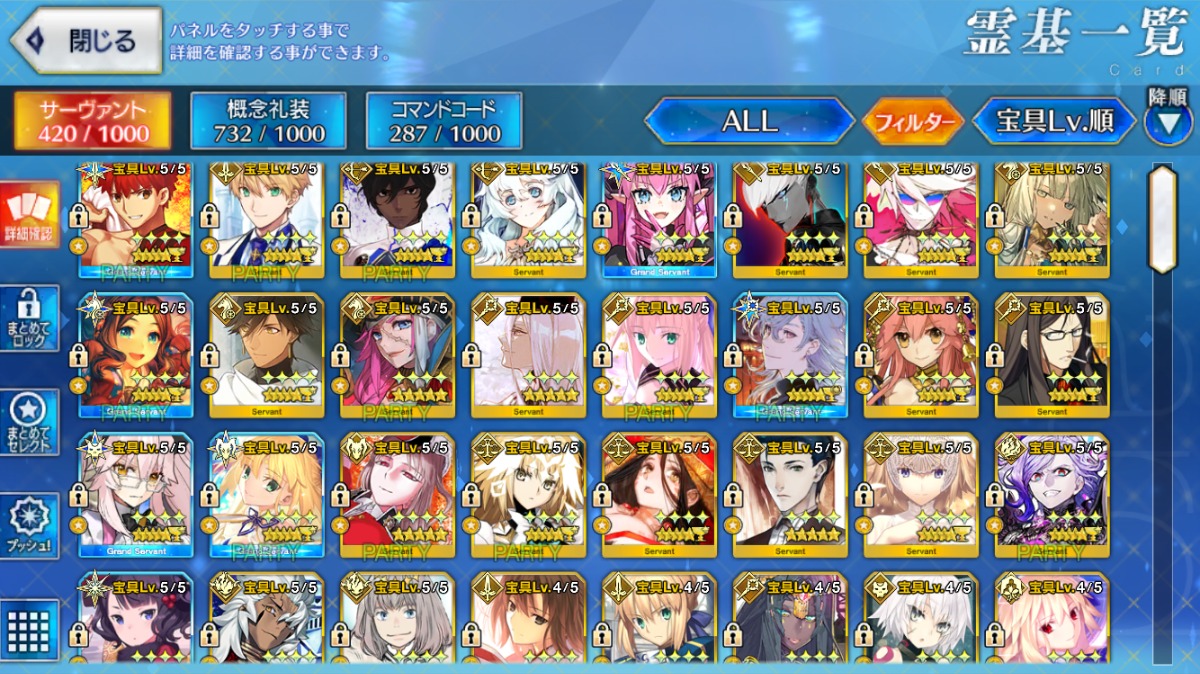Tap the プッシュ! side button
Viewport: 1200px width, 674px height.
[x=29, y=526]
